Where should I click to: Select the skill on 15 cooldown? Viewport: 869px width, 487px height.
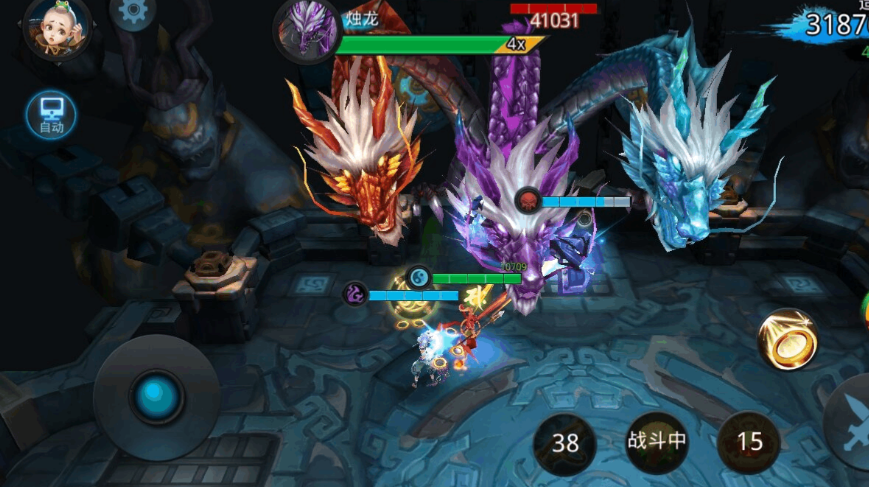coord(749,442)
